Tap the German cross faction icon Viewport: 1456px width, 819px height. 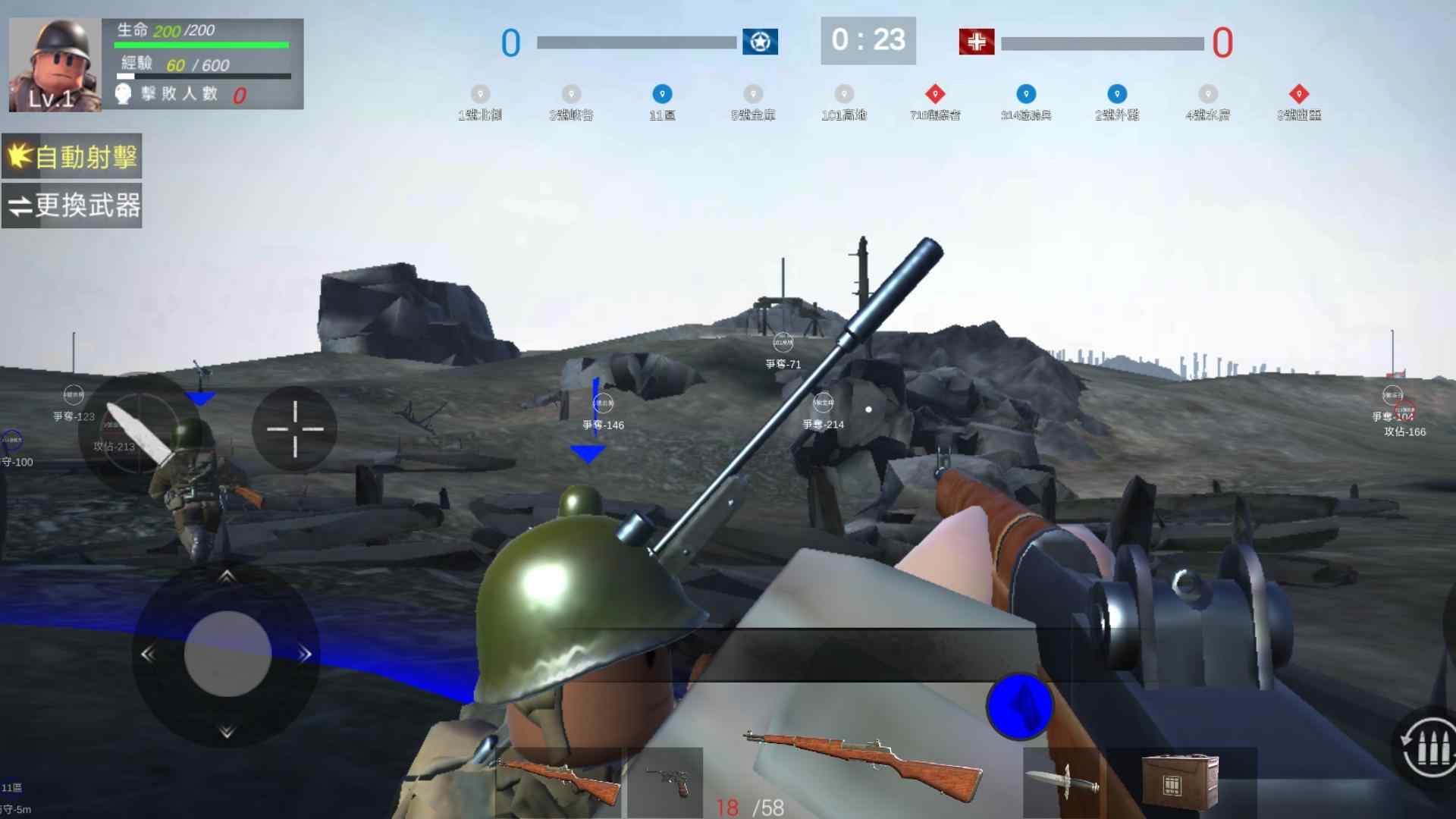974,42
